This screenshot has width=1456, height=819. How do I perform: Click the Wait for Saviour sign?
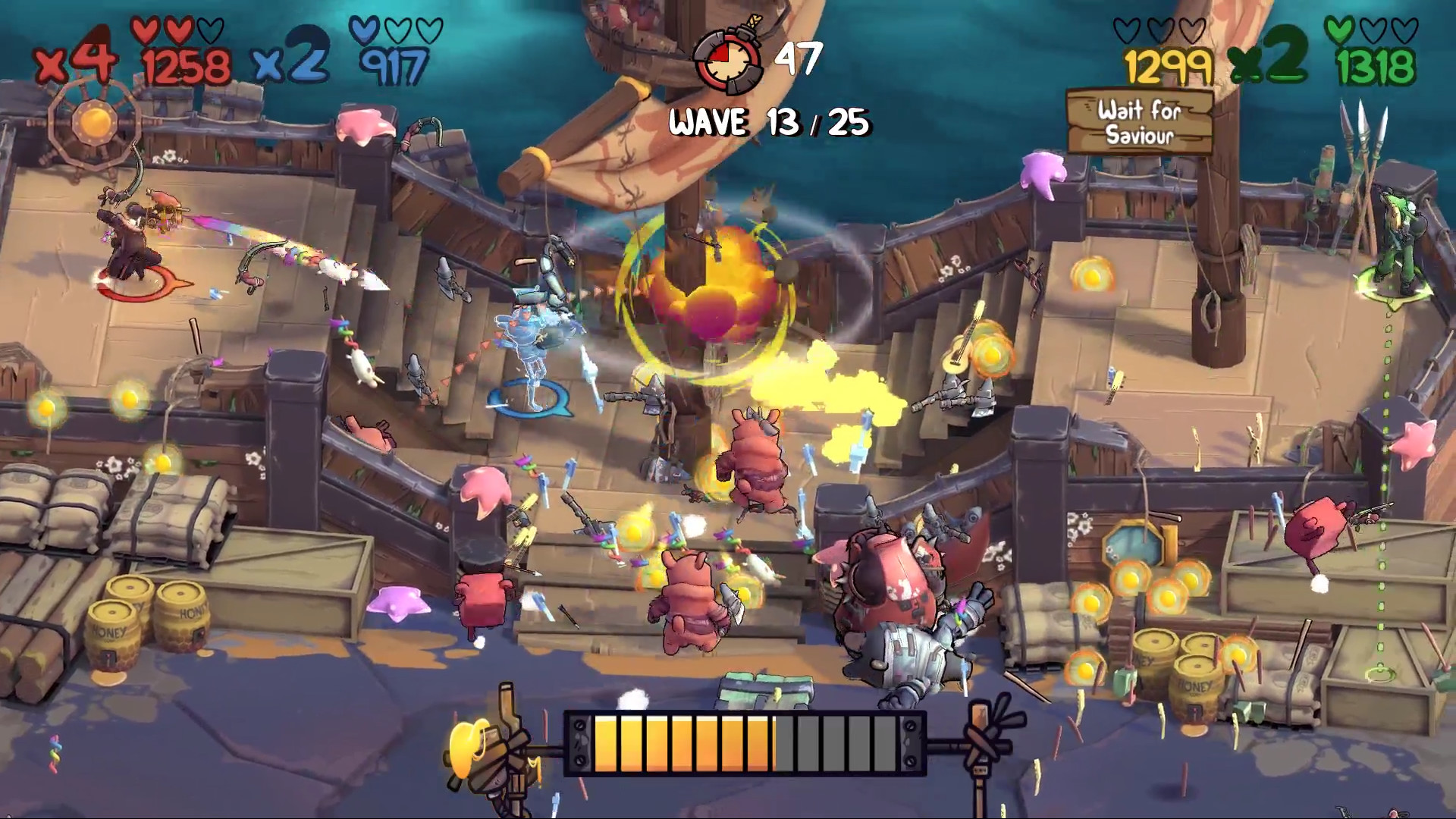(x=1139, y=122)
